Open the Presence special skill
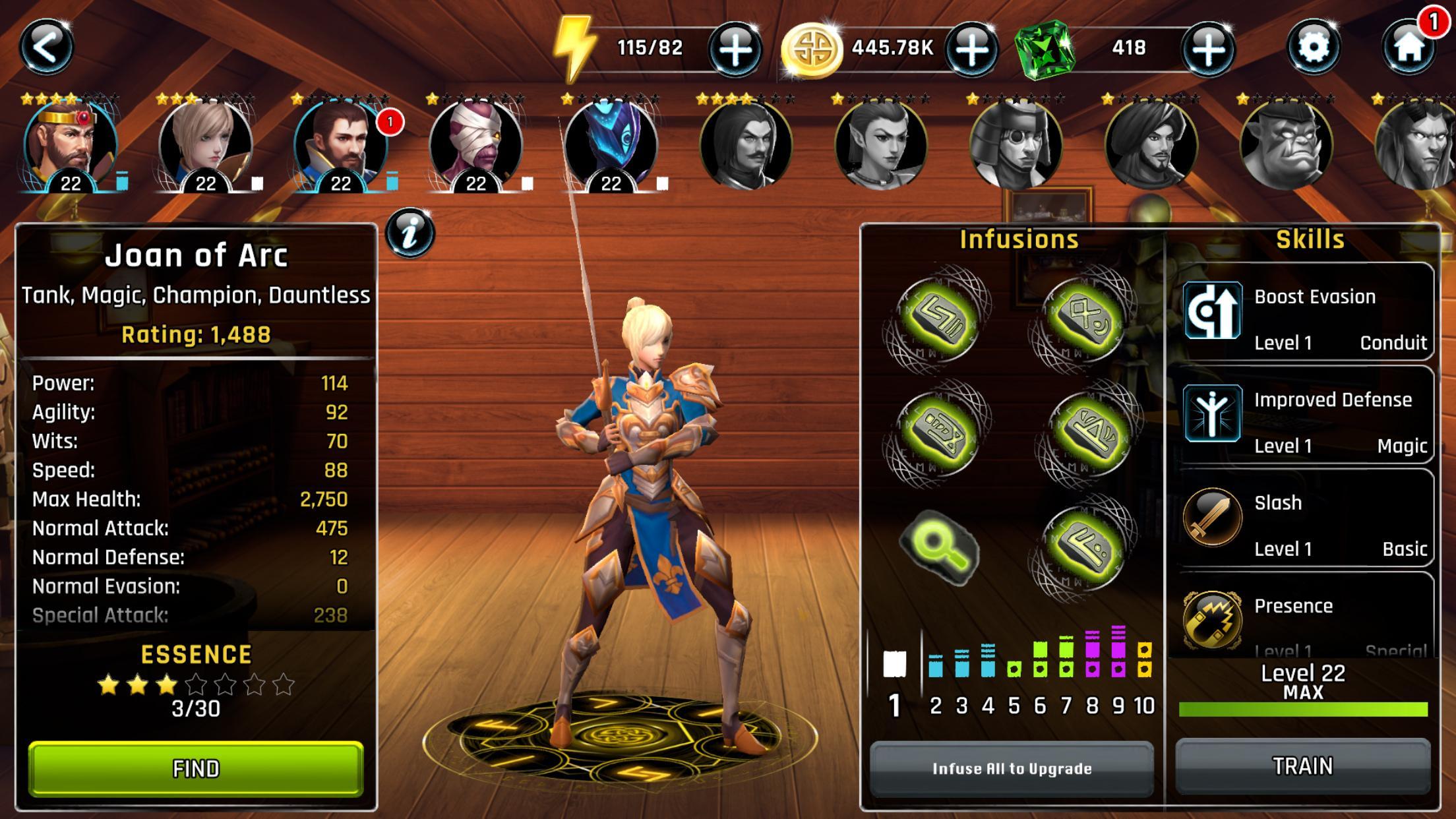1456x819 pixels. tap(1304, 617)
